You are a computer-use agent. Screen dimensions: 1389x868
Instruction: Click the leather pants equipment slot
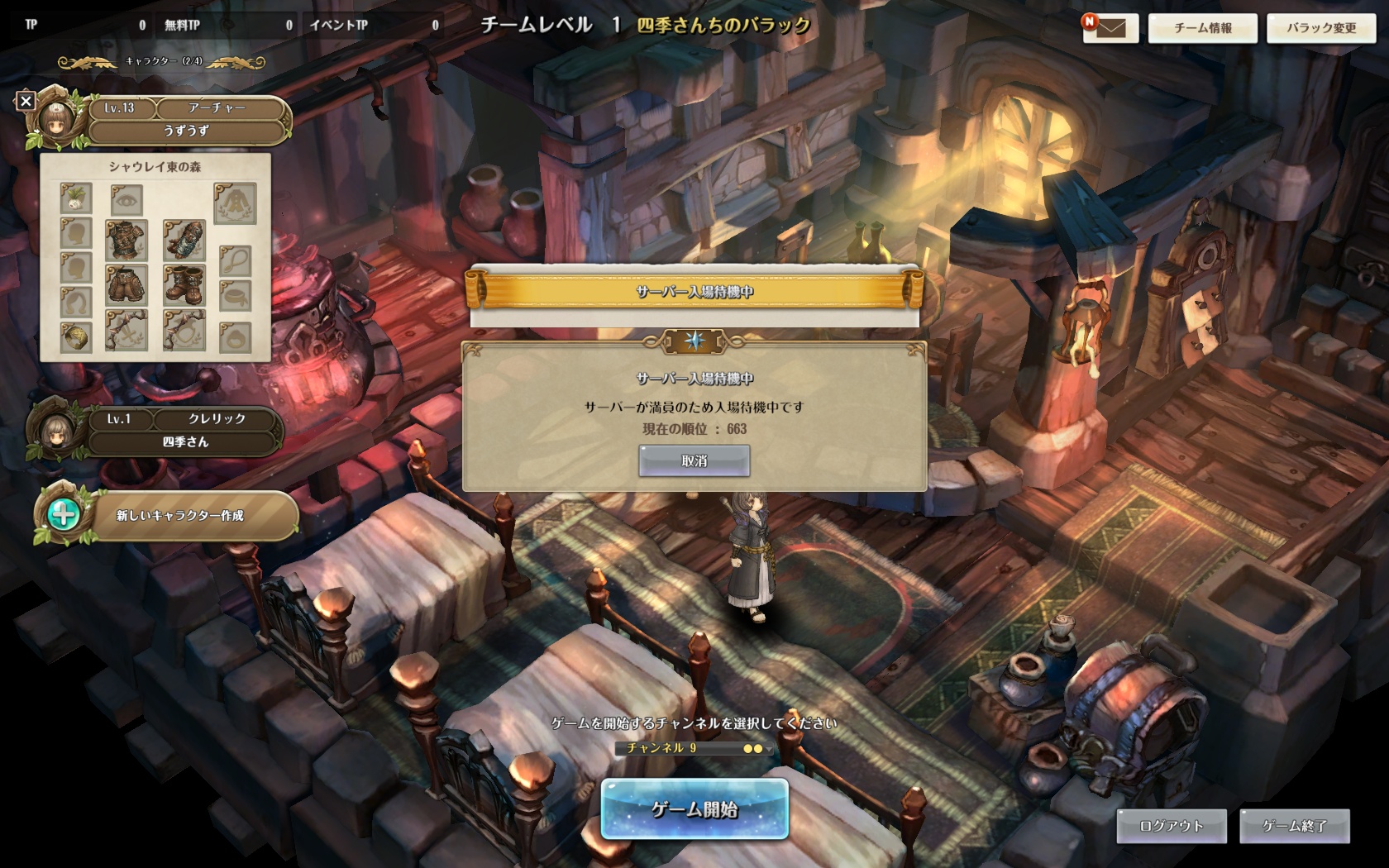[126, 285]
